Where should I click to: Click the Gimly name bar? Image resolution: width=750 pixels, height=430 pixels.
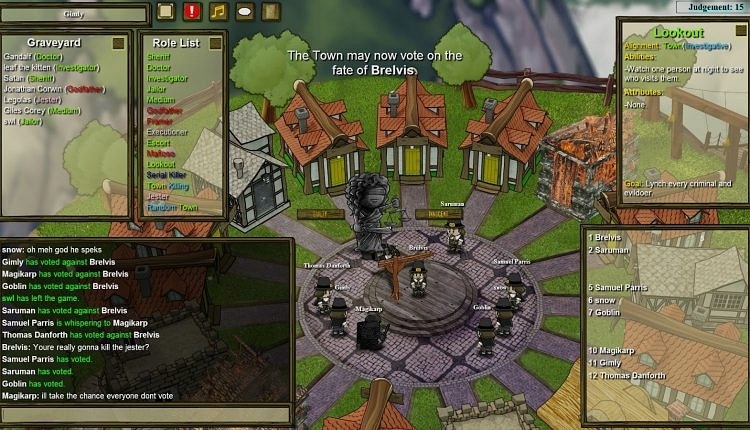(73, 13)
